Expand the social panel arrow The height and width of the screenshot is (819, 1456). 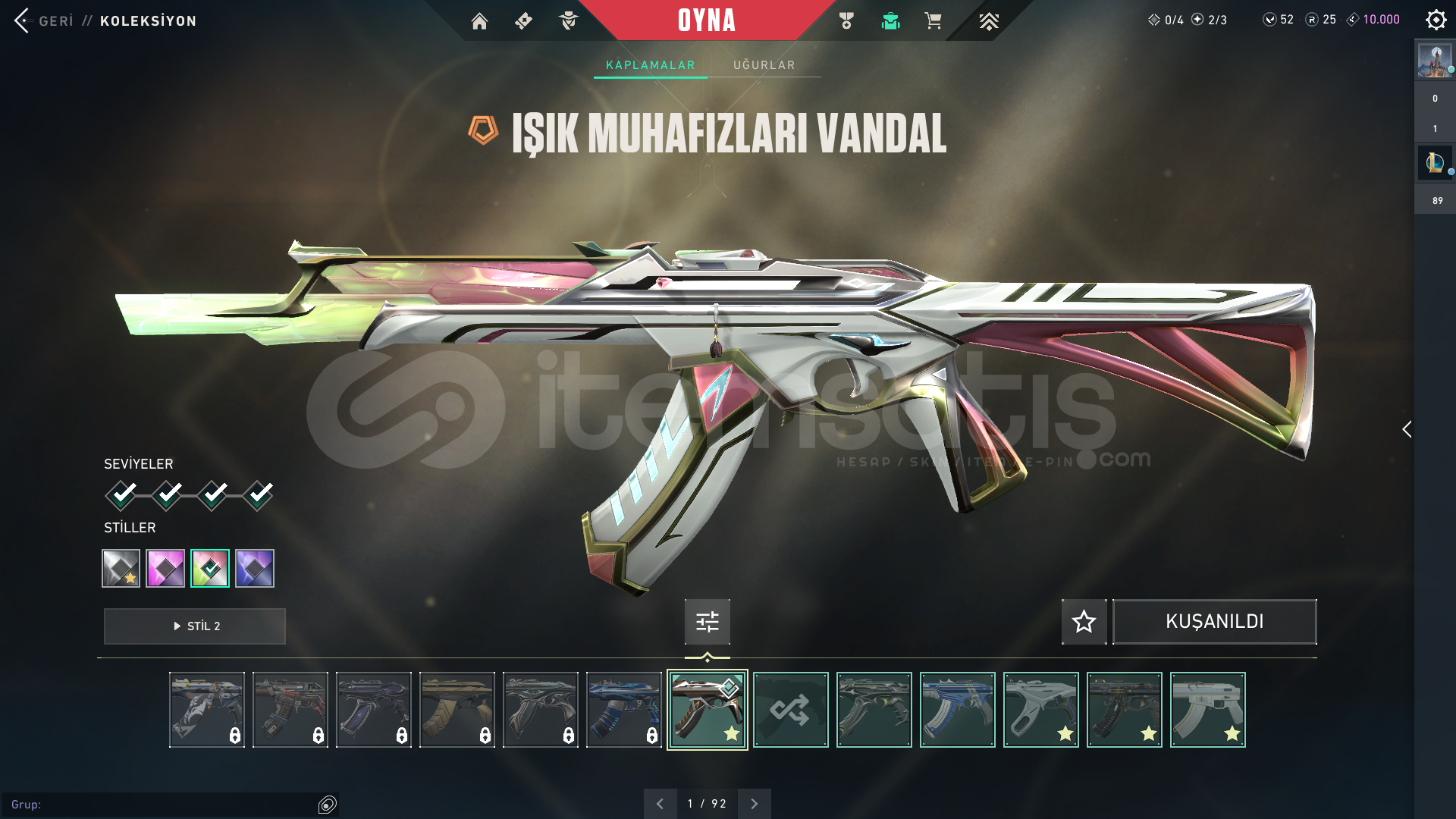click(x=1407, y=429)
